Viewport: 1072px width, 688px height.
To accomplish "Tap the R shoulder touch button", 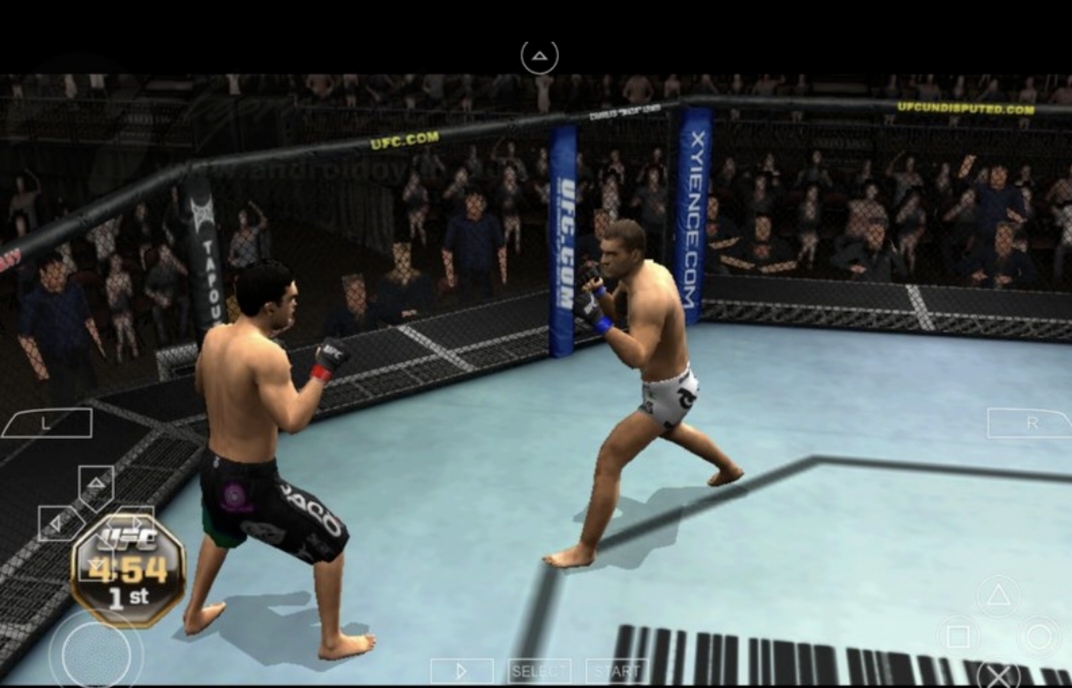I will tap(1028, 423).
